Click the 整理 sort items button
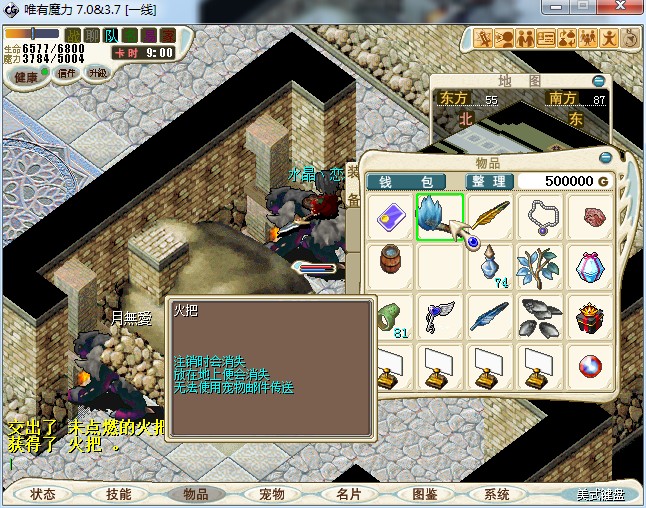The image size is (646, 508). tap(490, 181)
